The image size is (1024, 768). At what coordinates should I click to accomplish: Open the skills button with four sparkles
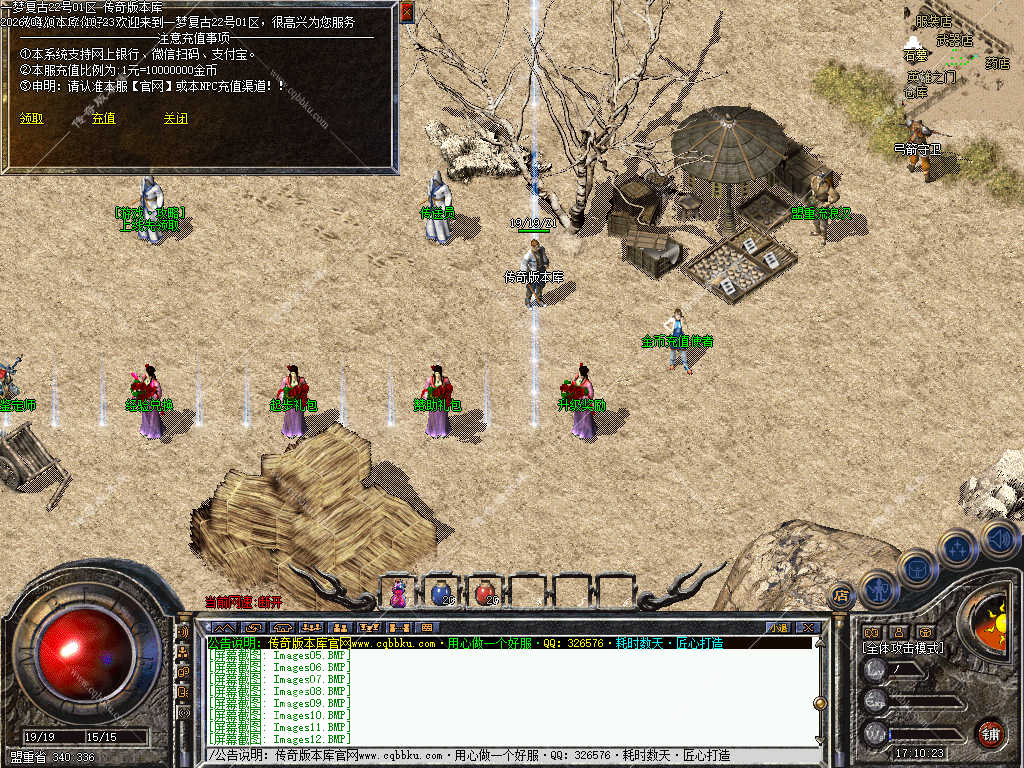pyautogui.click(x=957, y=548)
